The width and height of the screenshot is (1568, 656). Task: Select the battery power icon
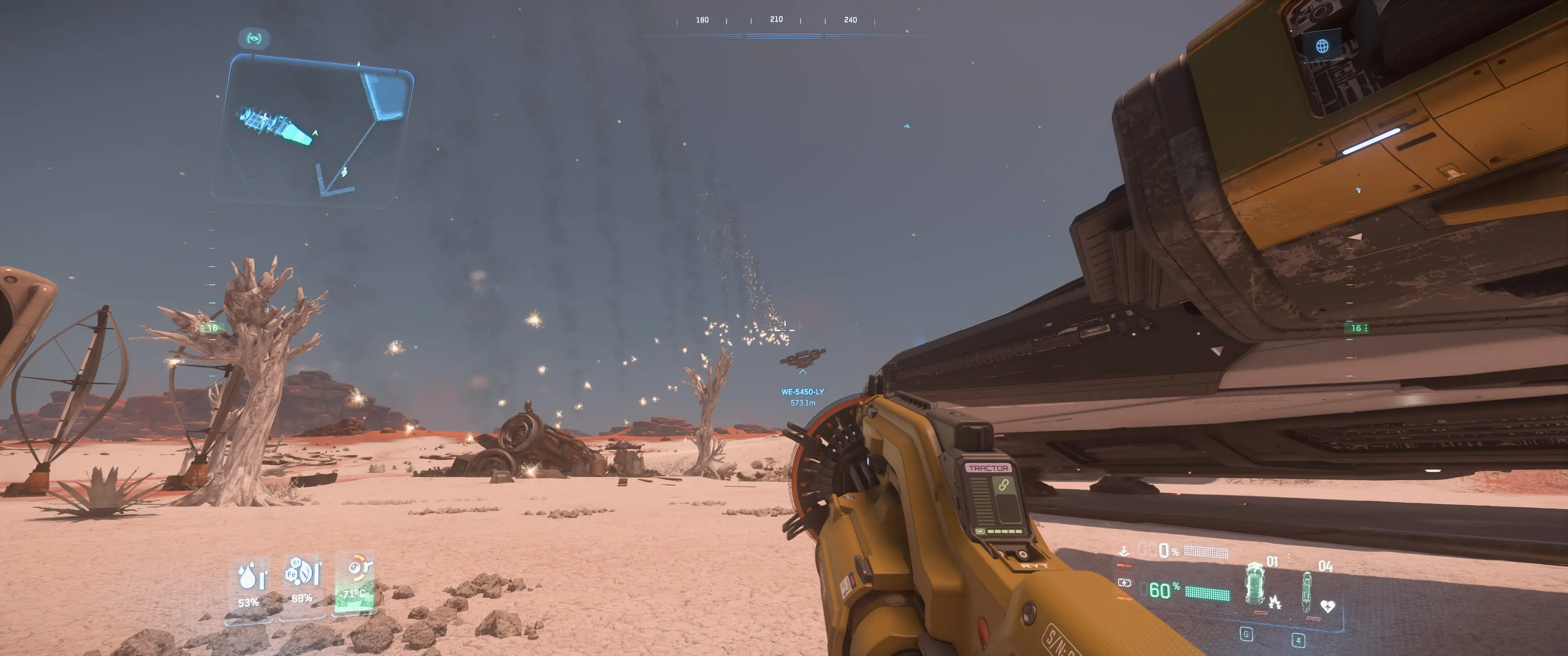1124,583
